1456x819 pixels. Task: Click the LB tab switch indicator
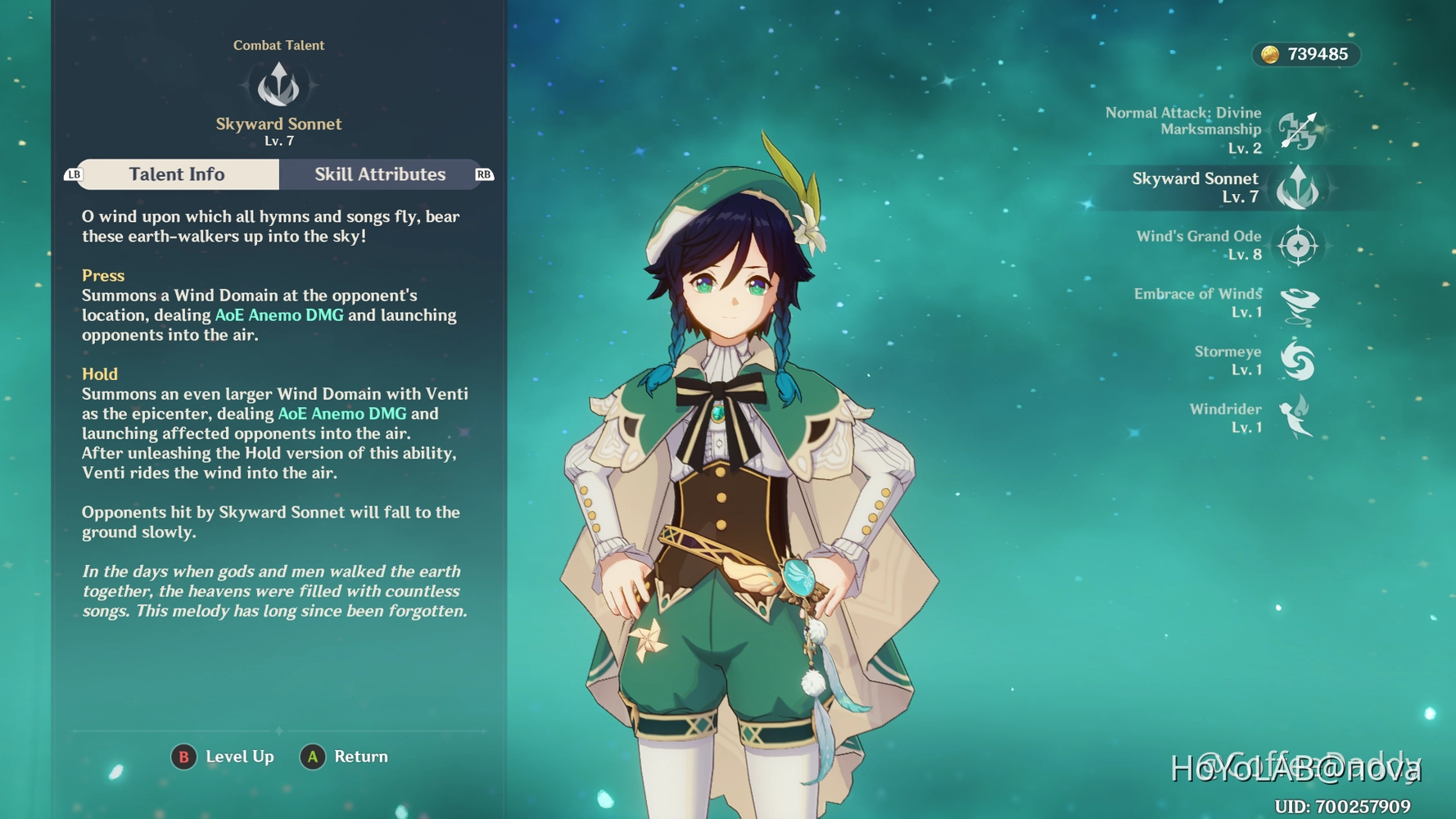(x=74, y=174)
